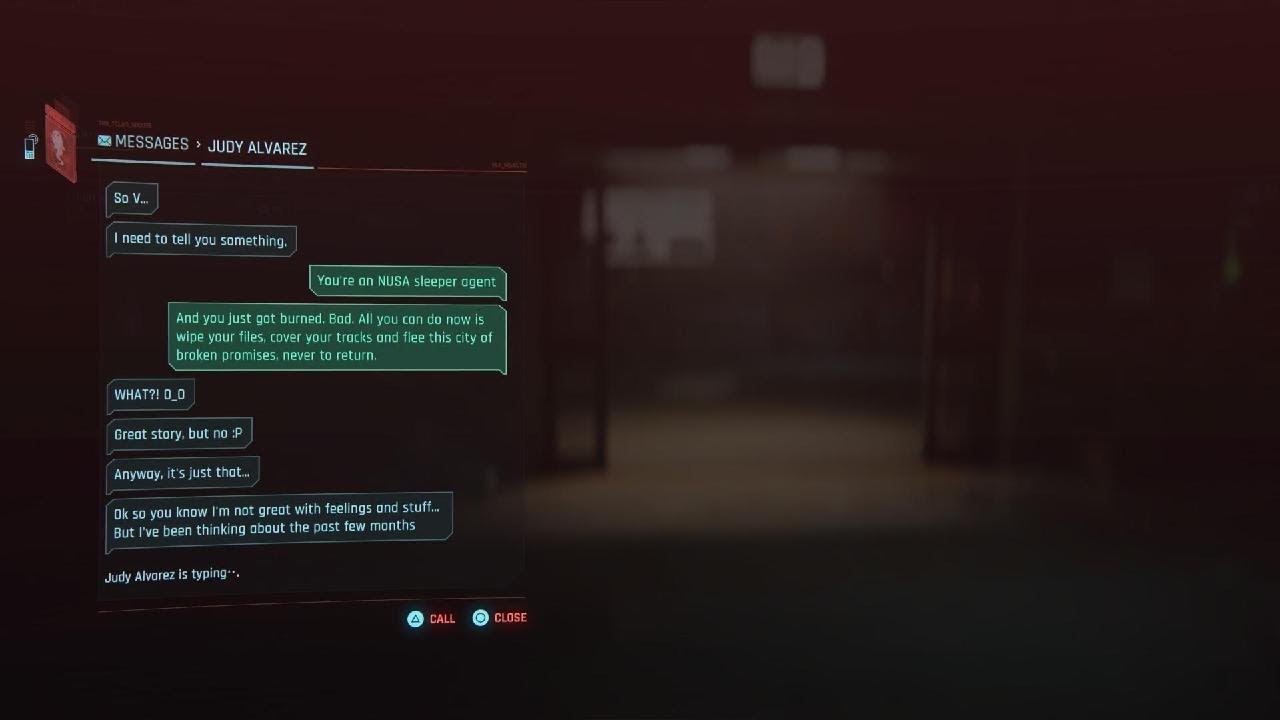Image resolution: width=1280 pixels, height=720 pixels.
Task: Select the 'WHAT?! O_O' message bubble
Action: [x=150, y=395]
